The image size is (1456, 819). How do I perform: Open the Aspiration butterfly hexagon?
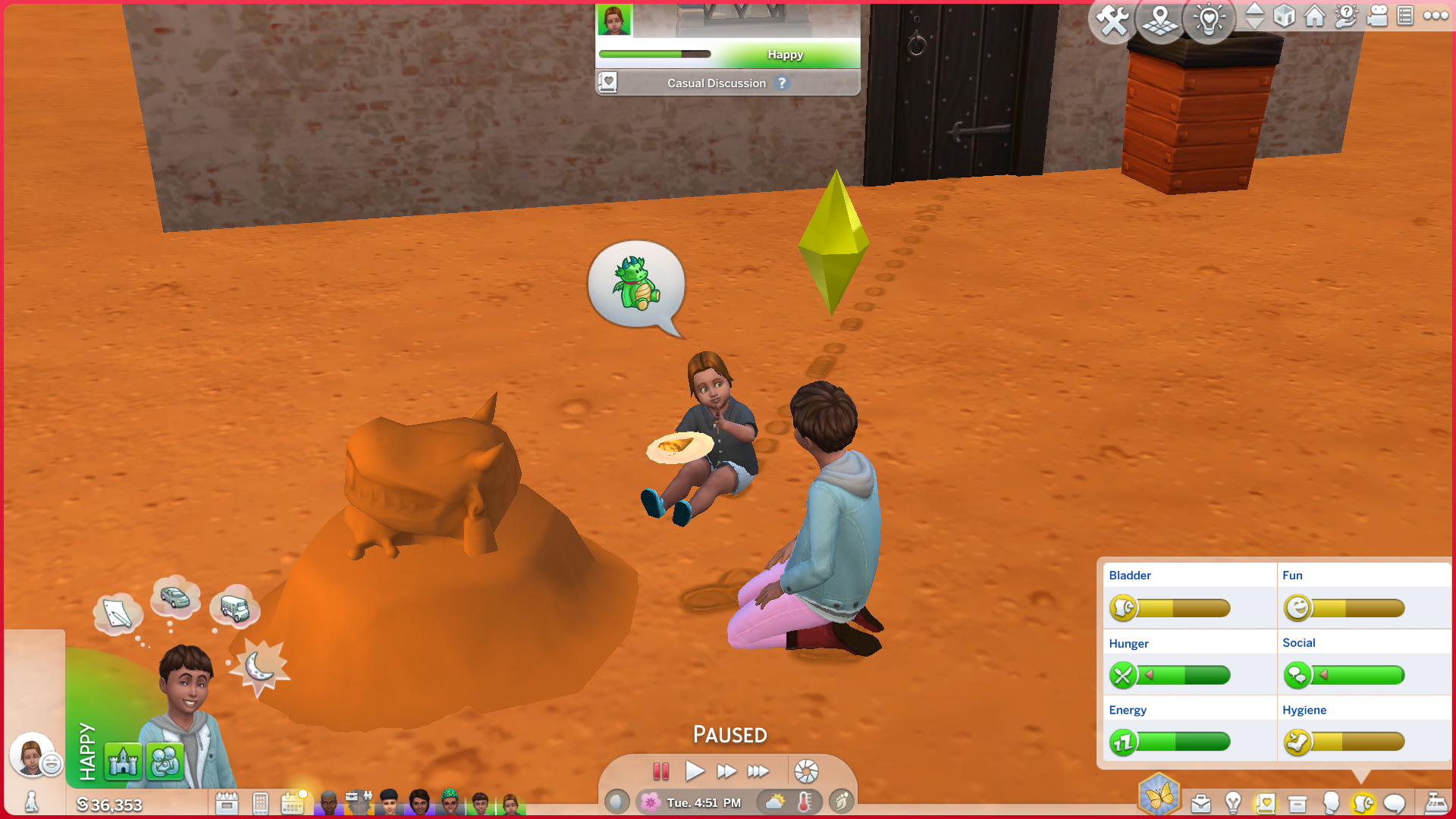click(1159, 795)
